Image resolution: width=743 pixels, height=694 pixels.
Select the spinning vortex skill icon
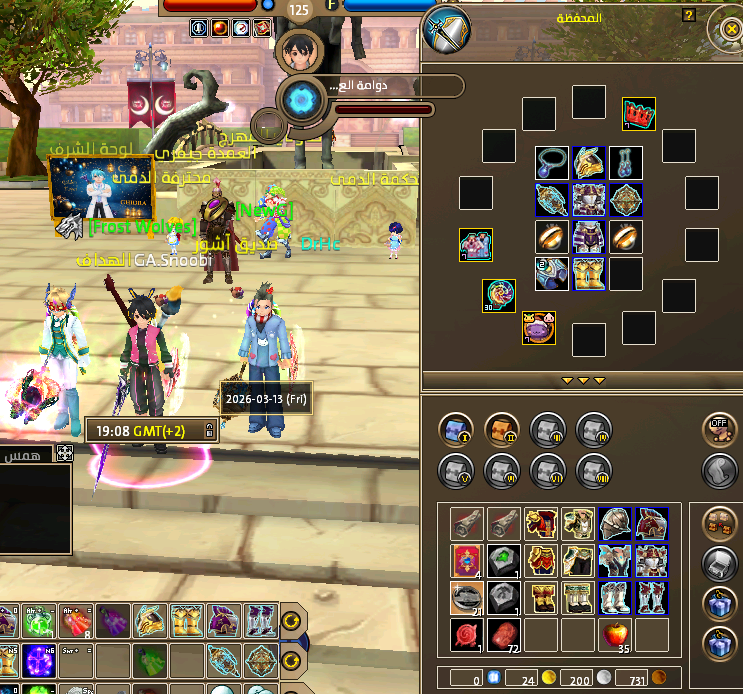click(x=298, y=100)
